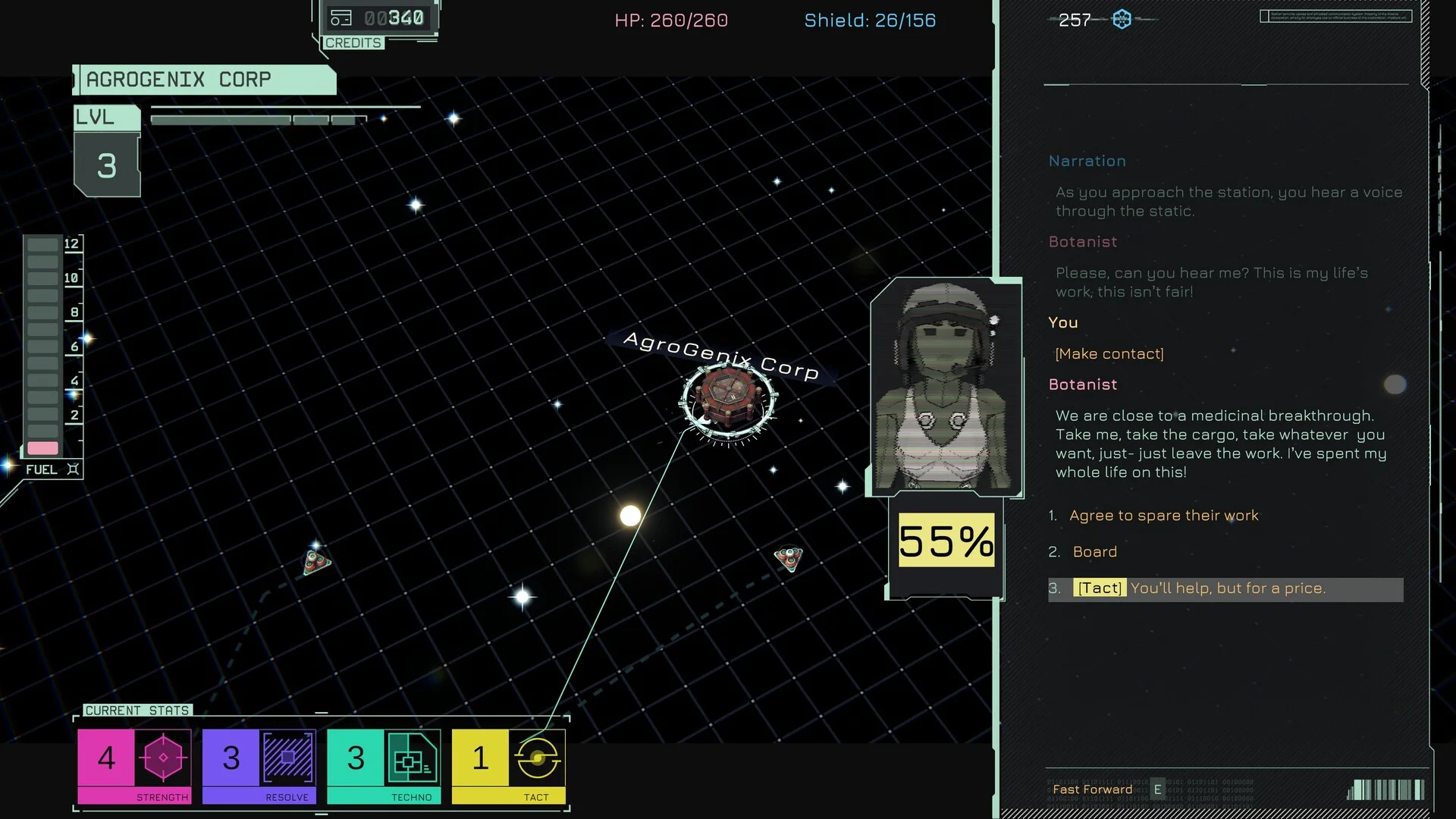
Task: Select the "Board" dialogue option
Action: (1094, 552)
